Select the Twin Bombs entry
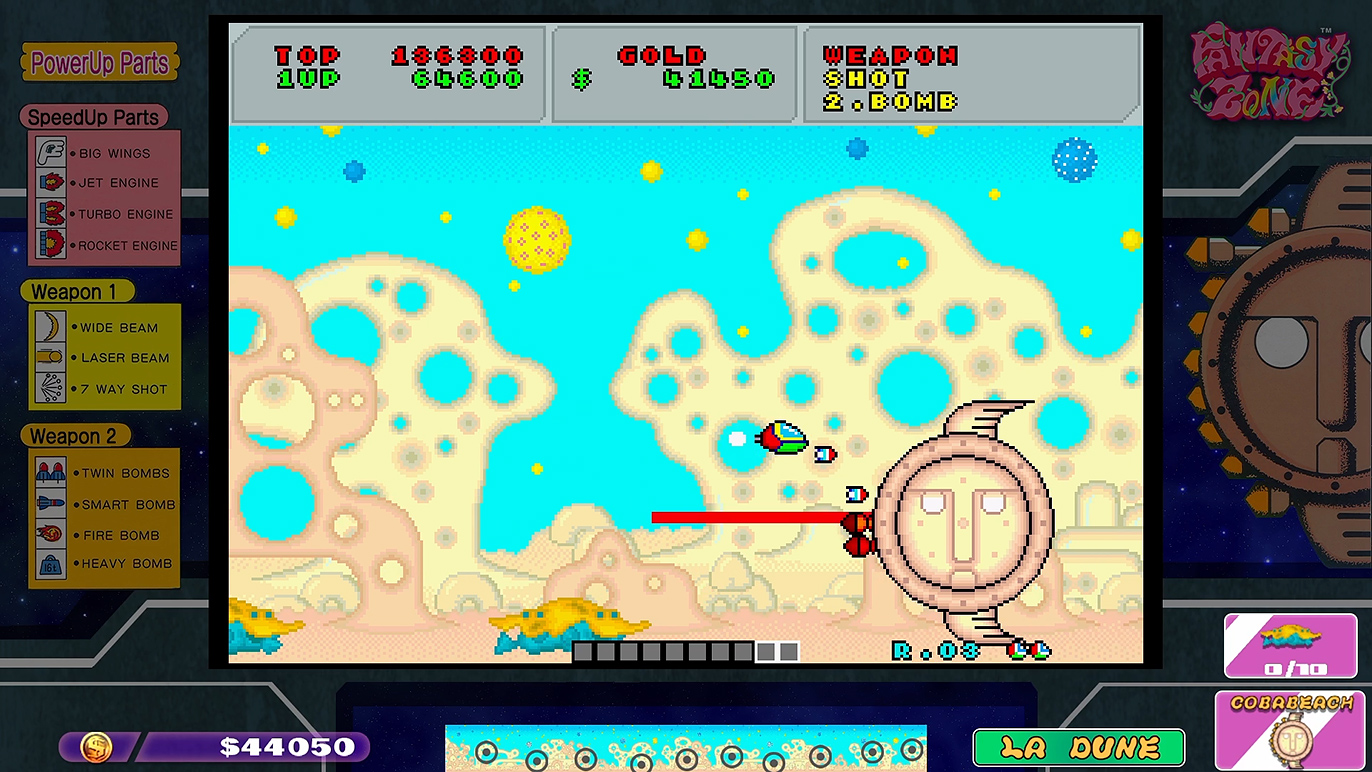Screen dimensions: 1372x772 (105, 473)
